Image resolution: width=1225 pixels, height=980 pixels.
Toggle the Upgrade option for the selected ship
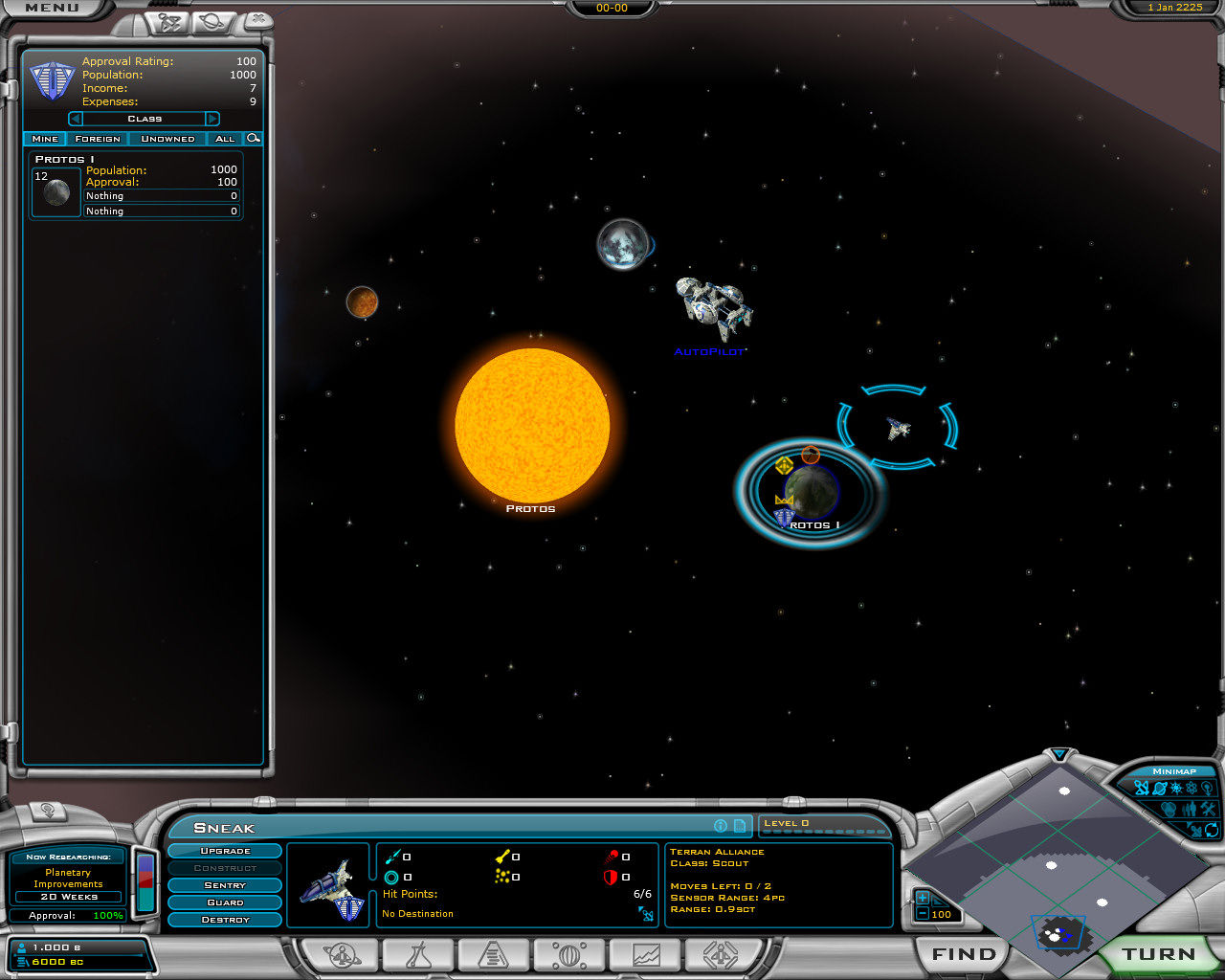click(x=225, y=851)
